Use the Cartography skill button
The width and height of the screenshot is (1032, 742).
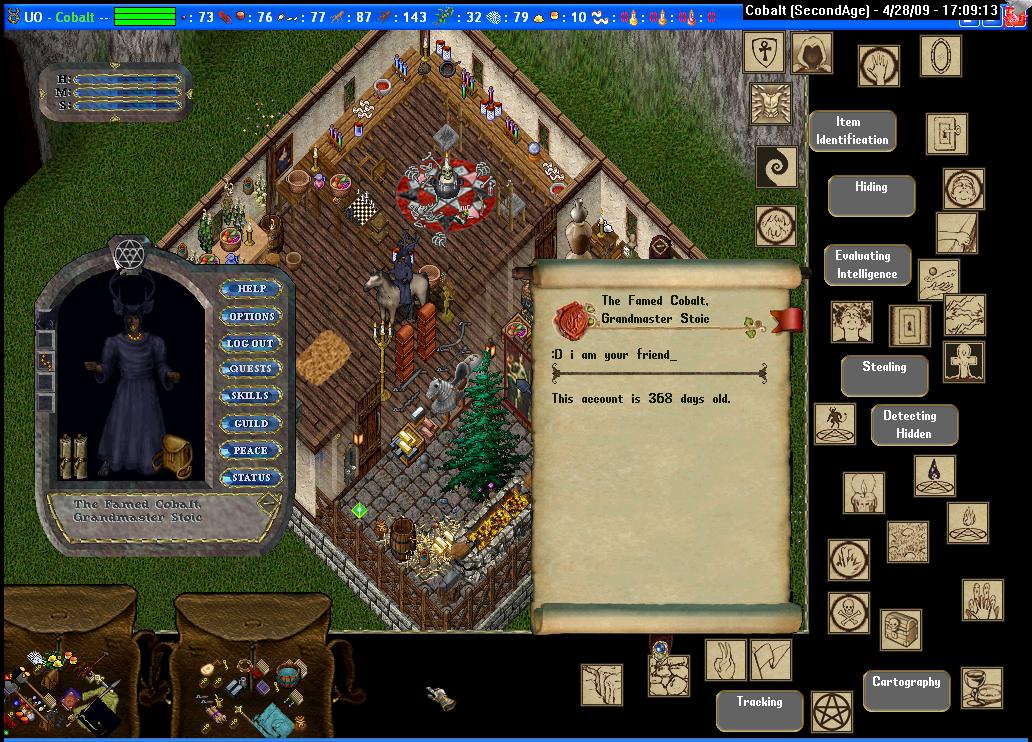[x=905, y=689]
